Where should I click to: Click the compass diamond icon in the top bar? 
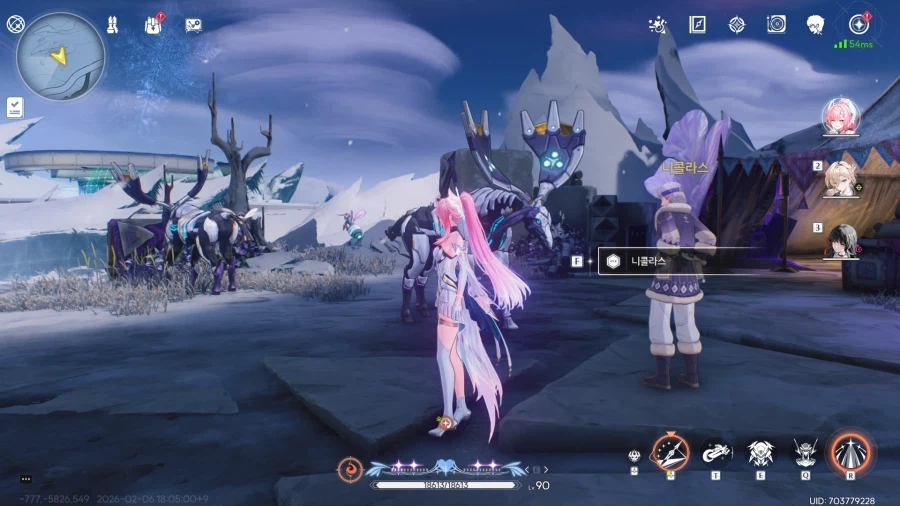click(736, 24)
